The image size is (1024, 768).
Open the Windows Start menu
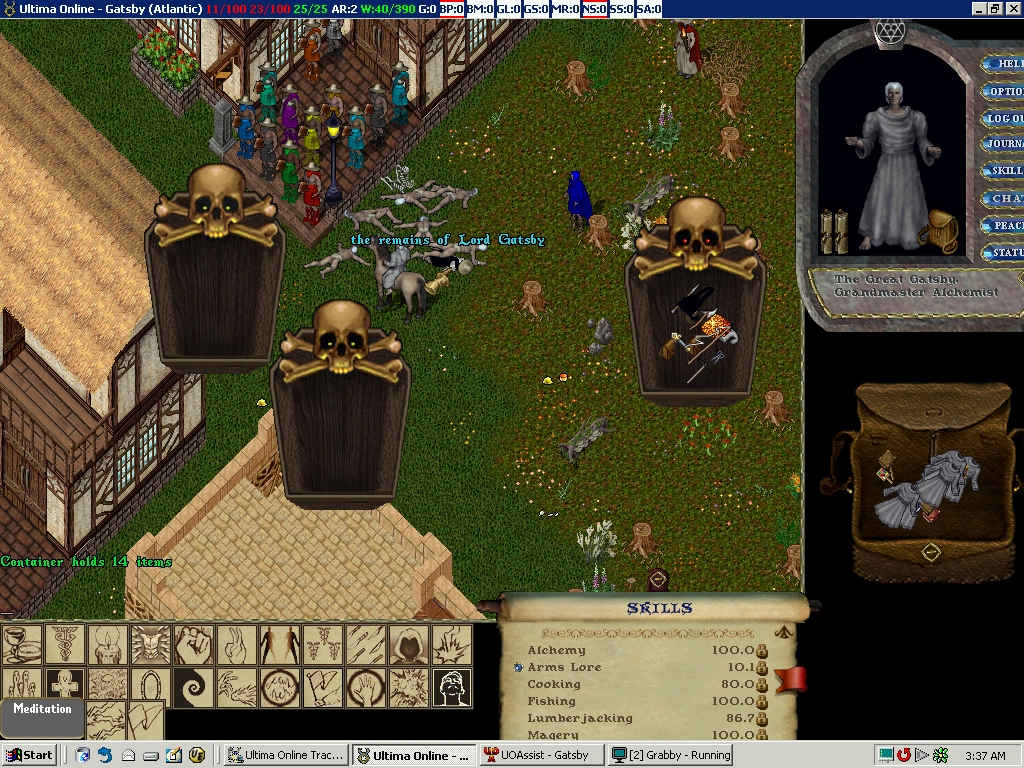click(x=29, y=755)
